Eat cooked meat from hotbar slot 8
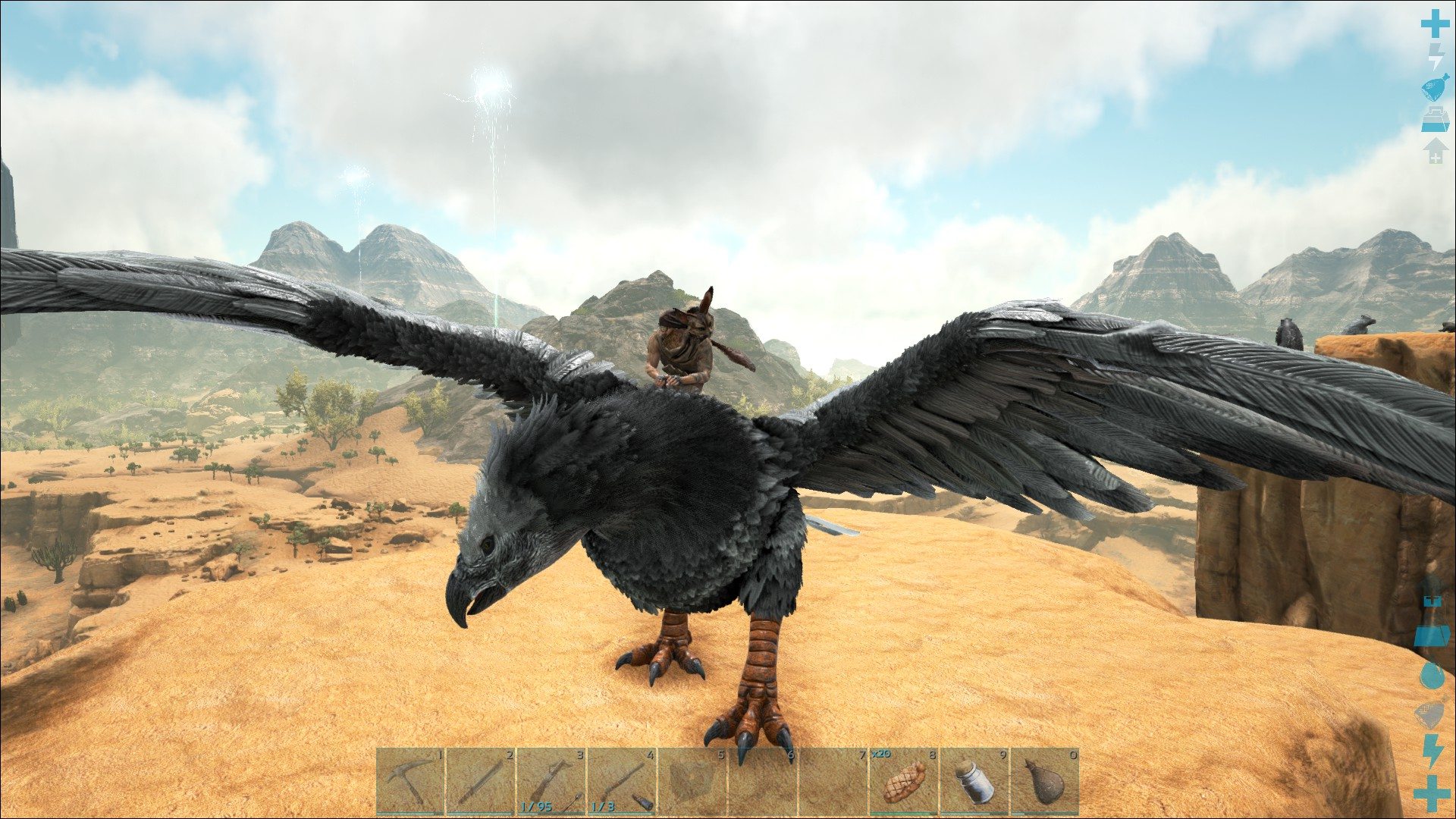 tap(904, 782)
